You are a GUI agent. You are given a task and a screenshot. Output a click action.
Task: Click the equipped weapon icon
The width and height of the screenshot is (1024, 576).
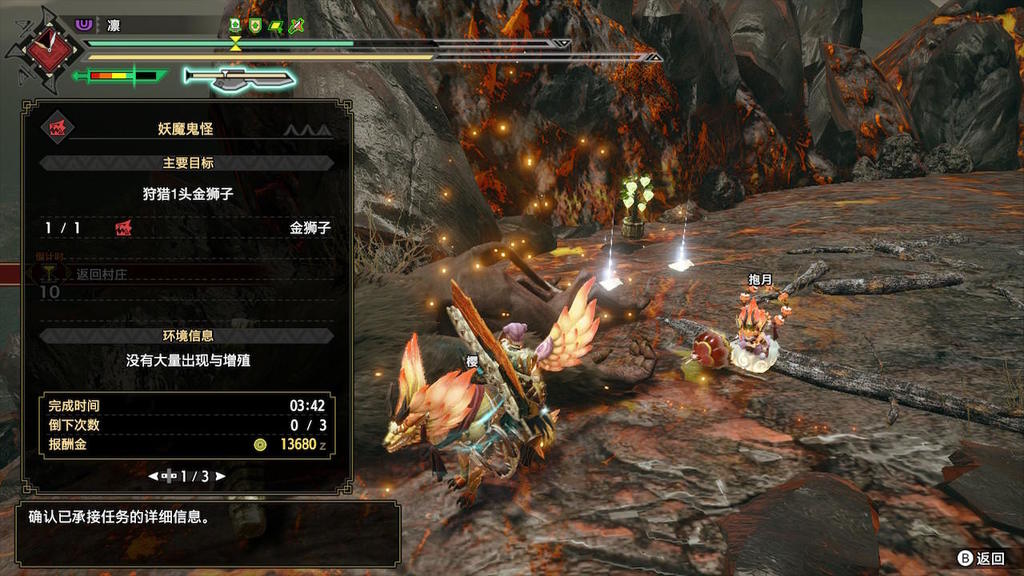click(239, 78)
